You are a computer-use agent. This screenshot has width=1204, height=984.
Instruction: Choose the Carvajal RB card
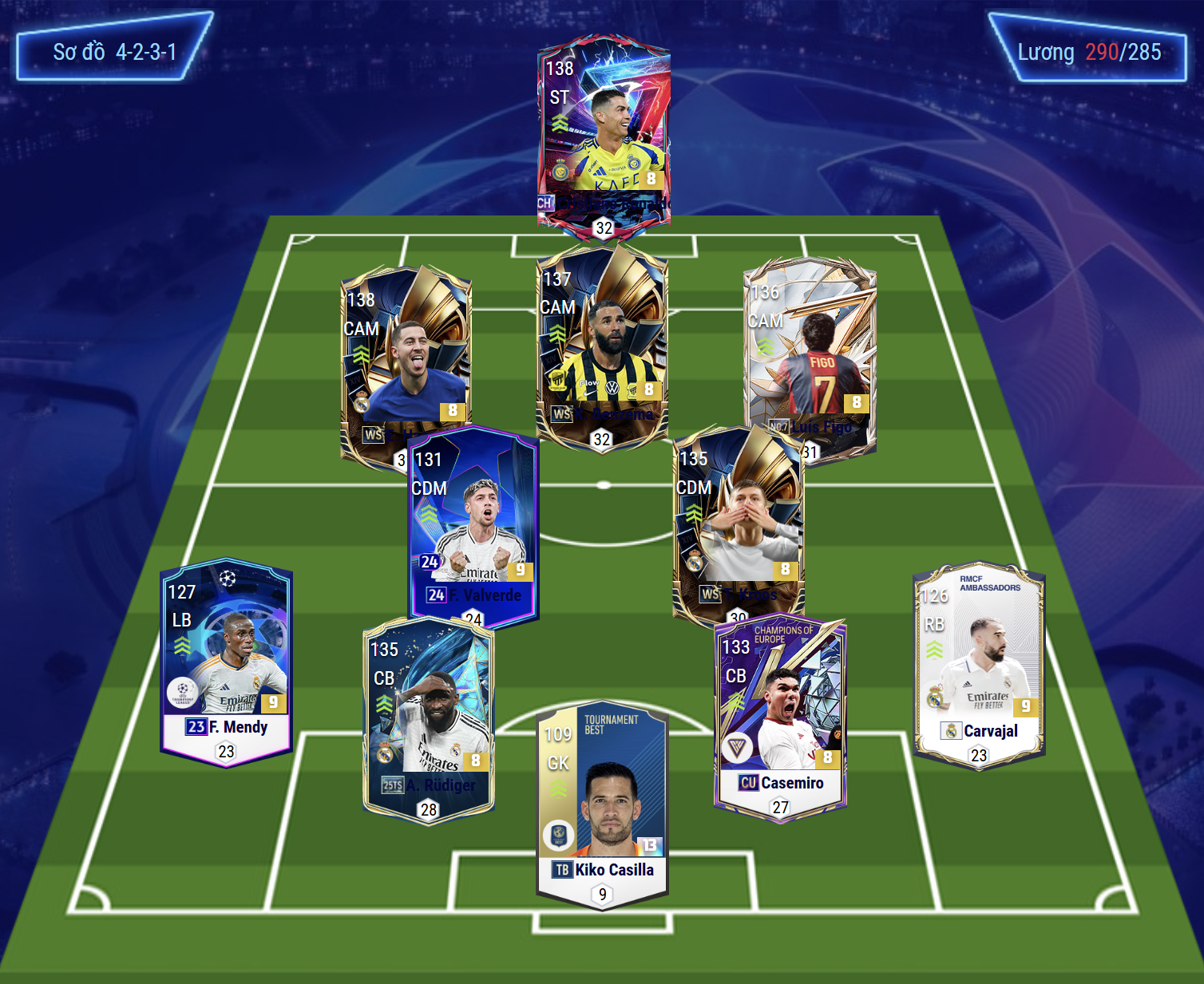[x=979, y=662]
